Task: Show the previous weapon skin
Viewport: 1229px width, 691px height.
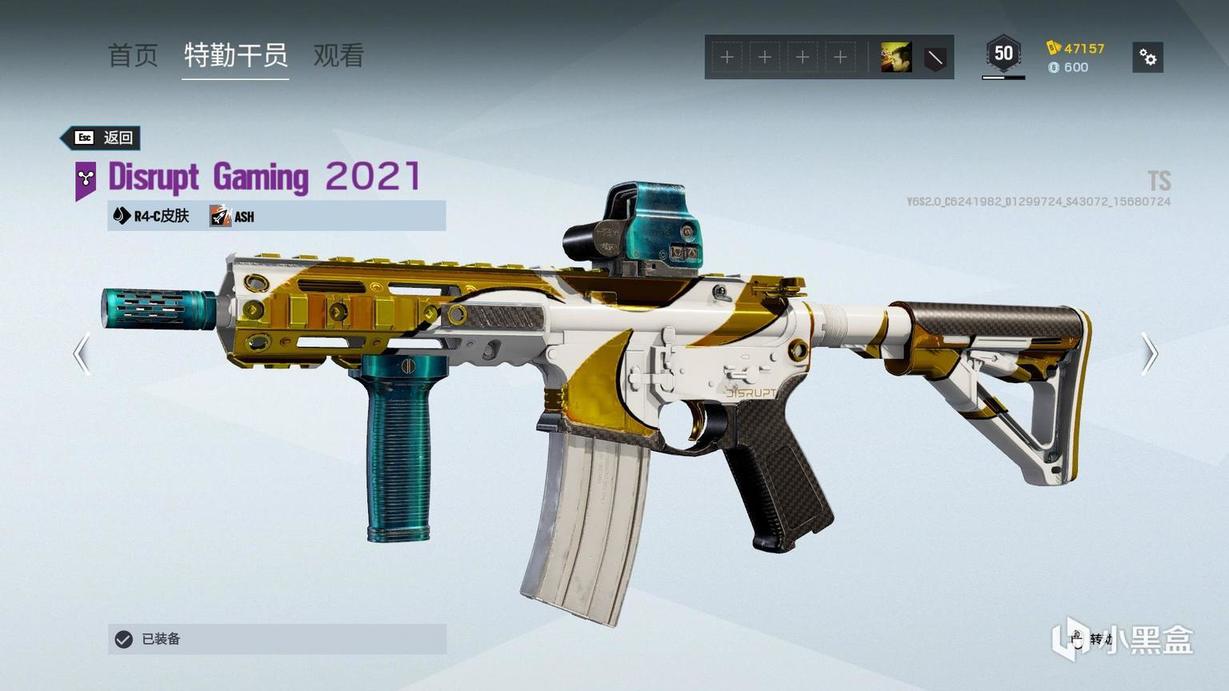Action: click(x=82, y=353)
